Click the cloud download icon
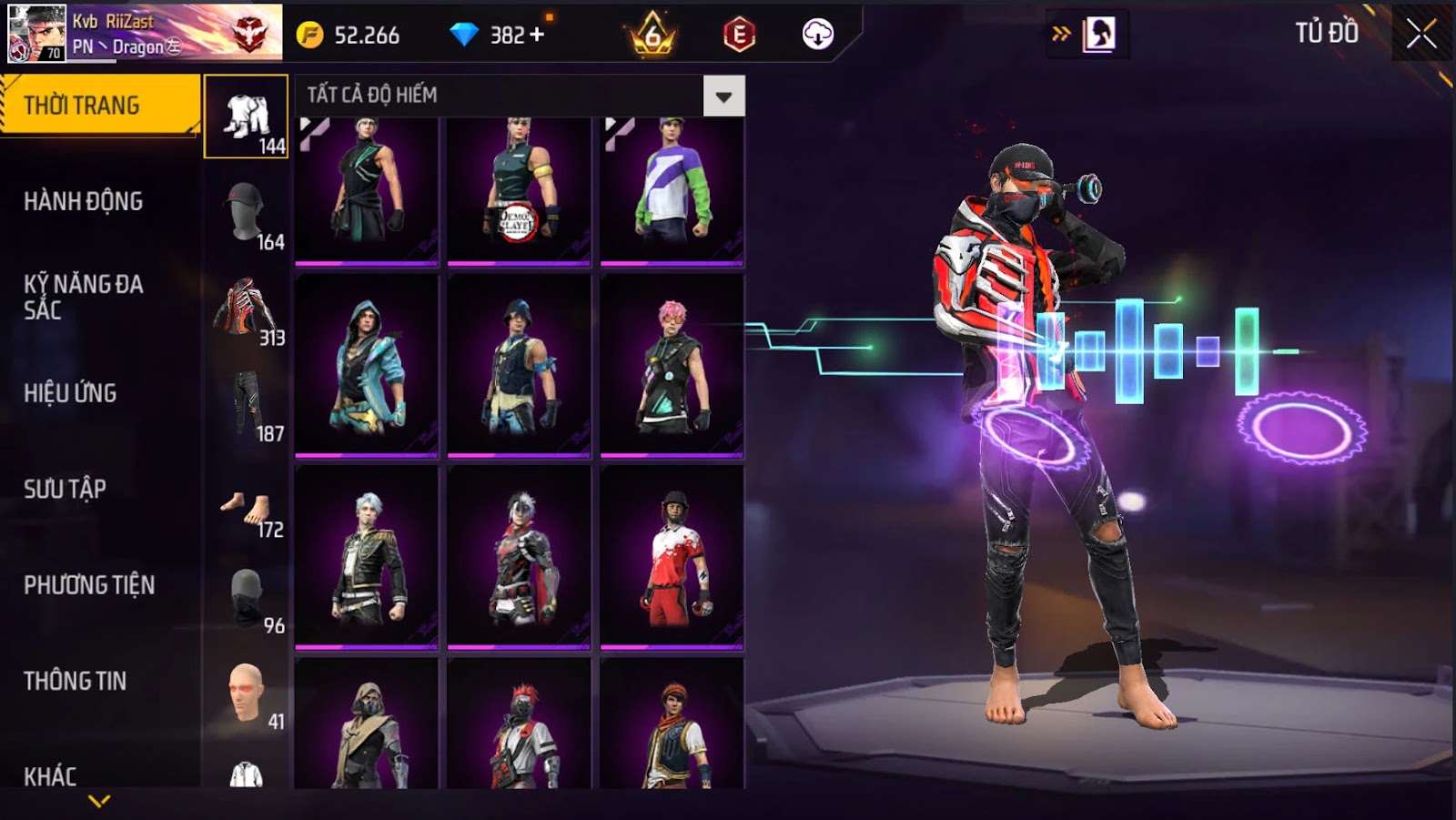 pyautogui.click(x=817, y=35)
